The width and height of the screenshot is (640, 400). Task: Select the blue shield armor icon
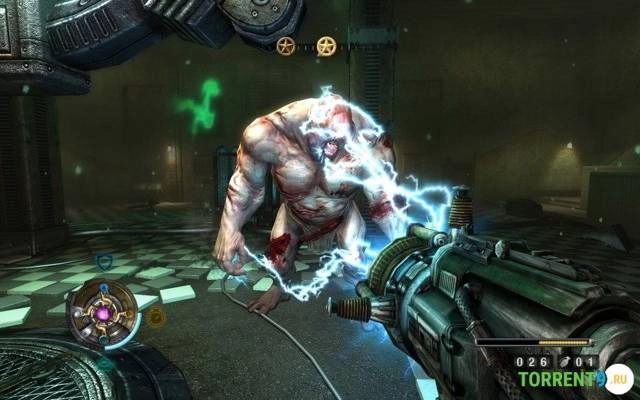103,262
